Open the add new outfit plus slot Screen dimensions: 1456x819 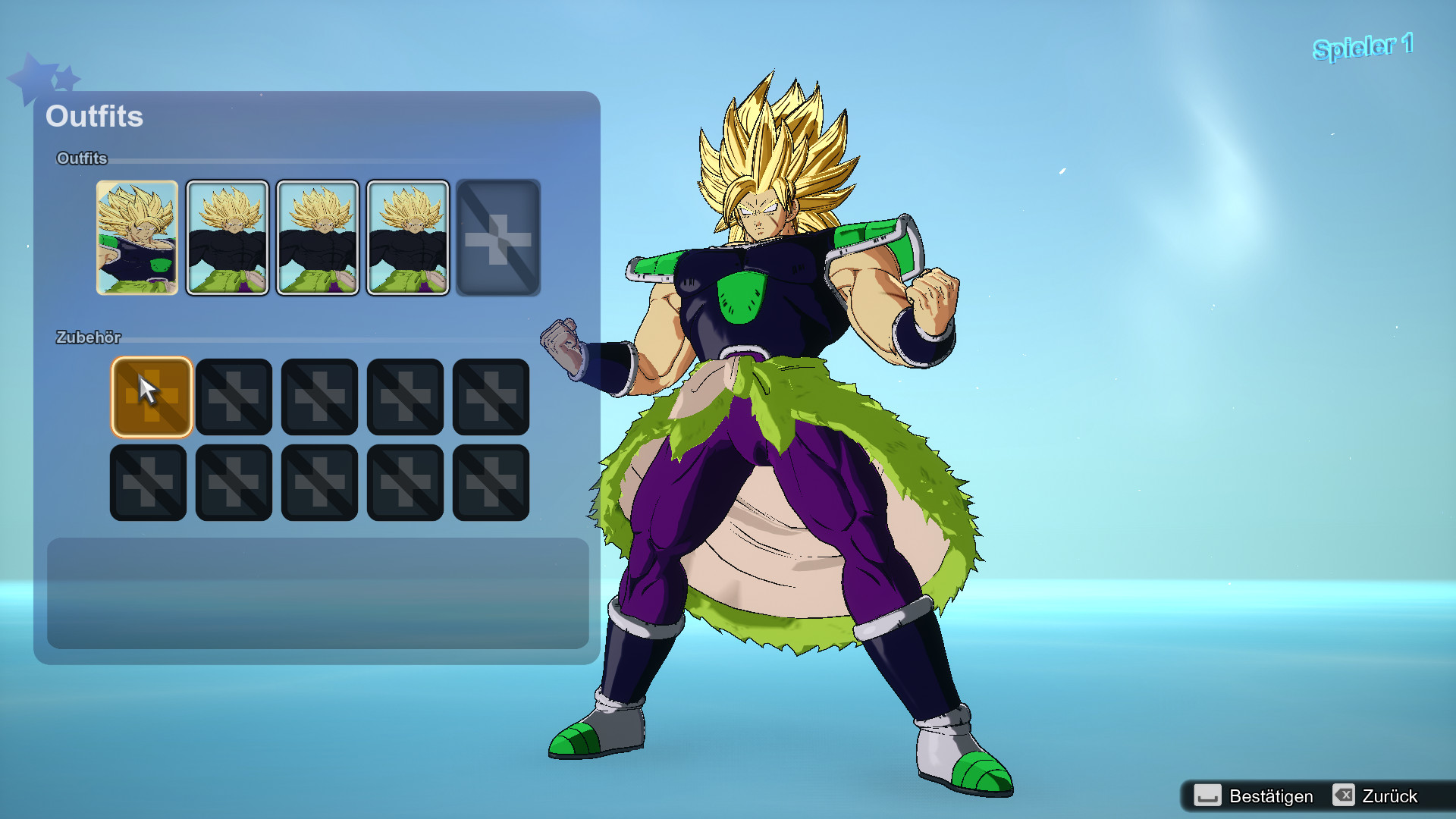click(498, 237)
